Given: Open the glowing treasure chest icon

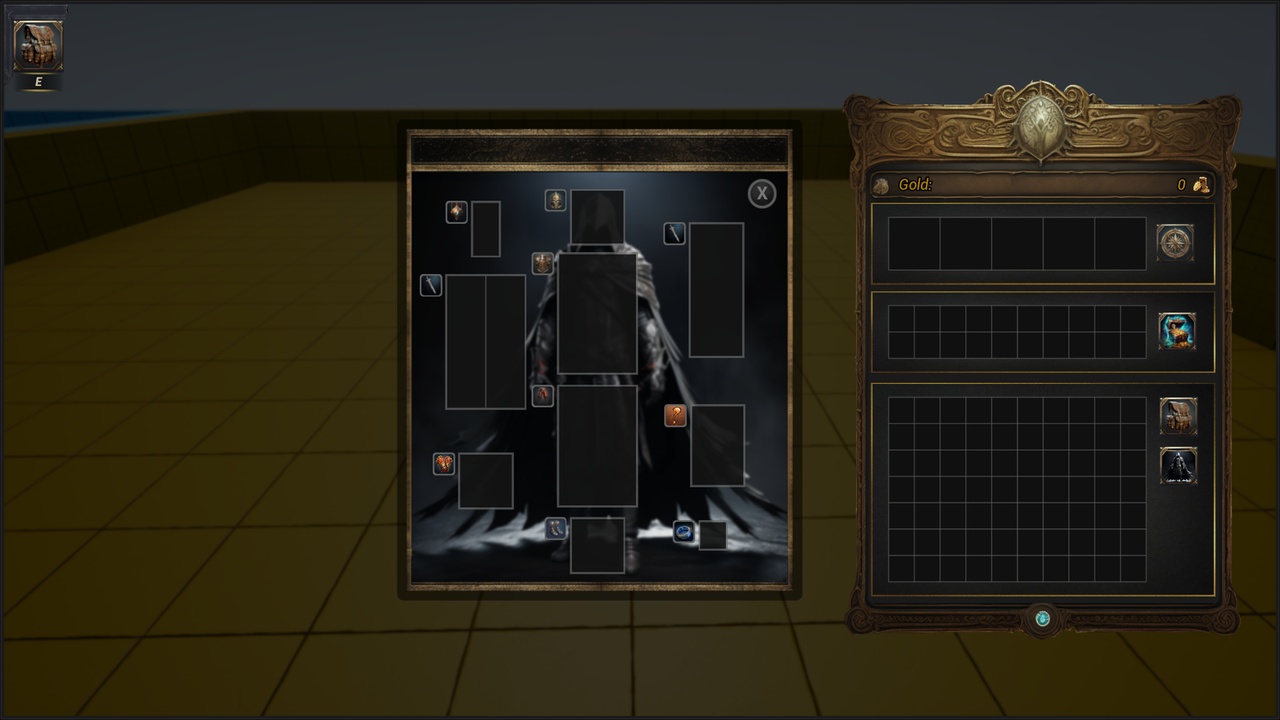Looking at the screenshot, I should coord(1177,331).
